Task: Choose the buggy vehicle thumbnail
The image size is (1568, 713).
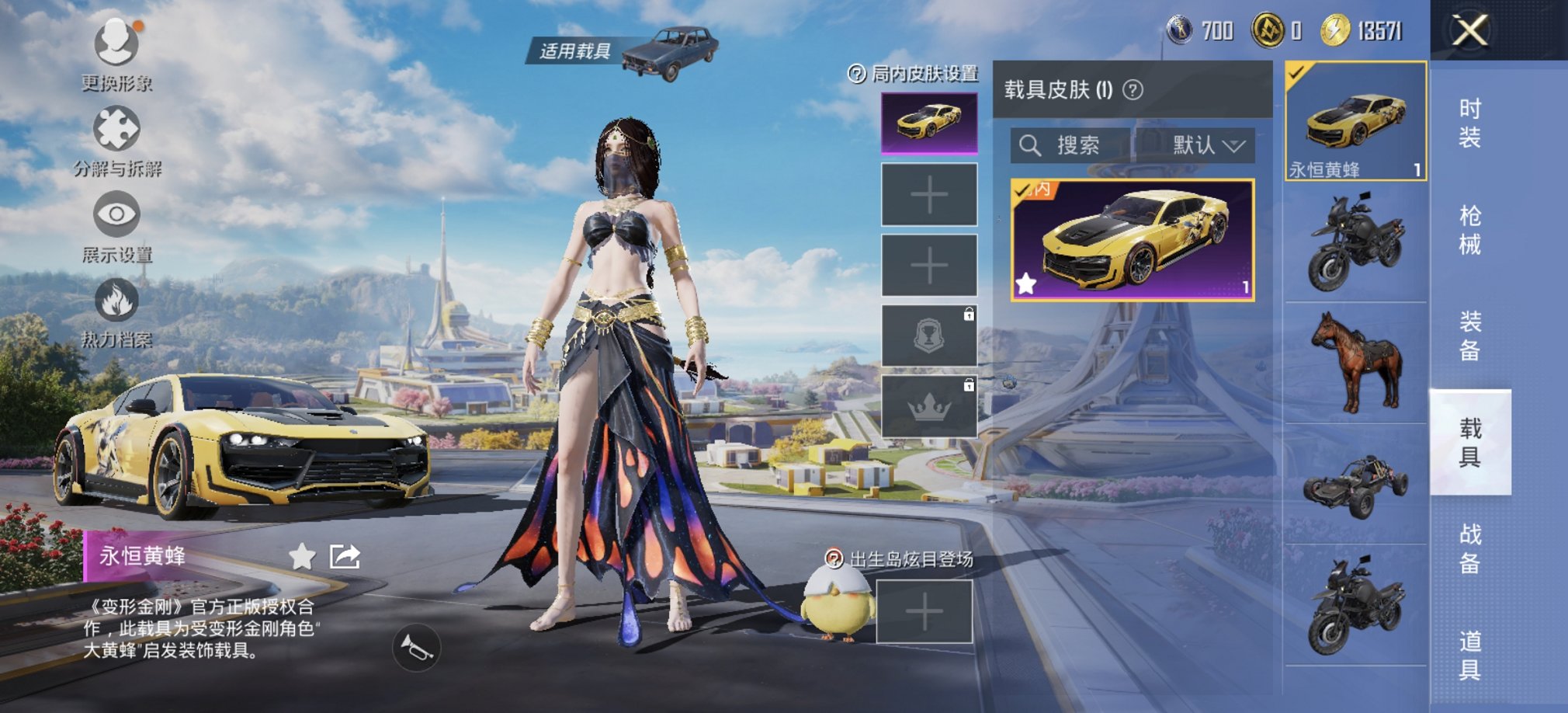Action: (1356, 484)
